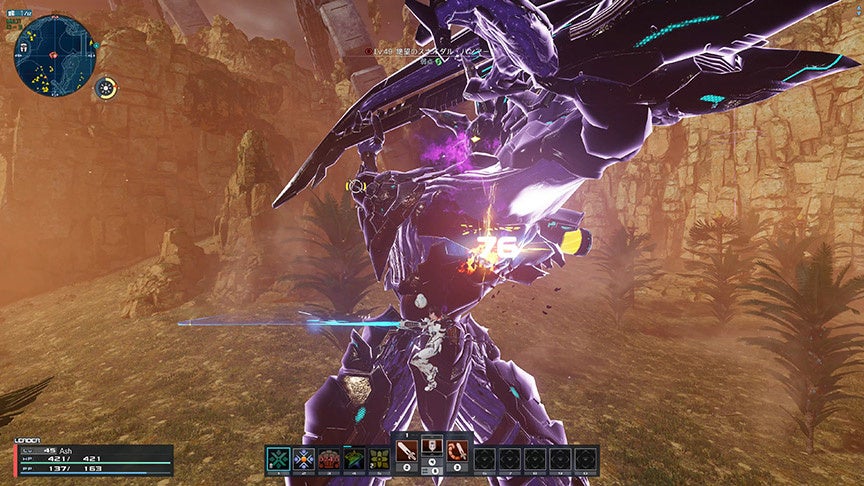Choose the center device palette slot
The width and height of the screenshot is (864, 486).
433,453
